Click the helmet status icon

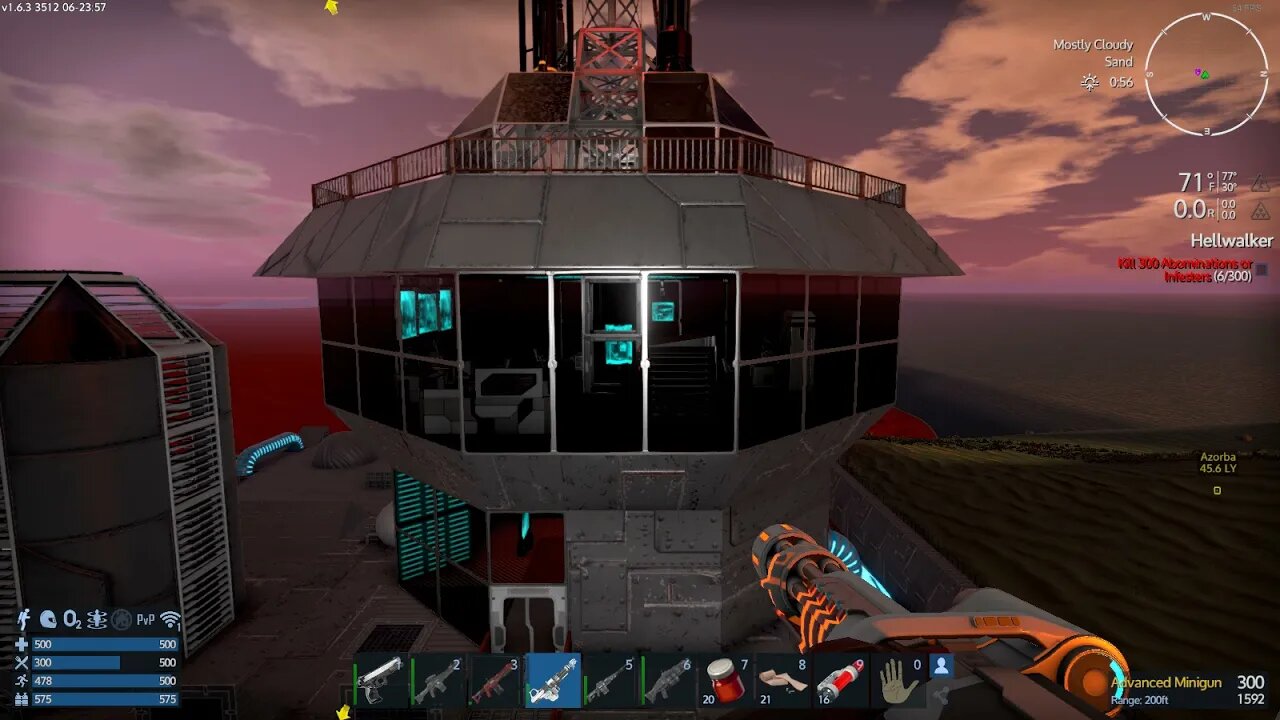pos(48,620)
